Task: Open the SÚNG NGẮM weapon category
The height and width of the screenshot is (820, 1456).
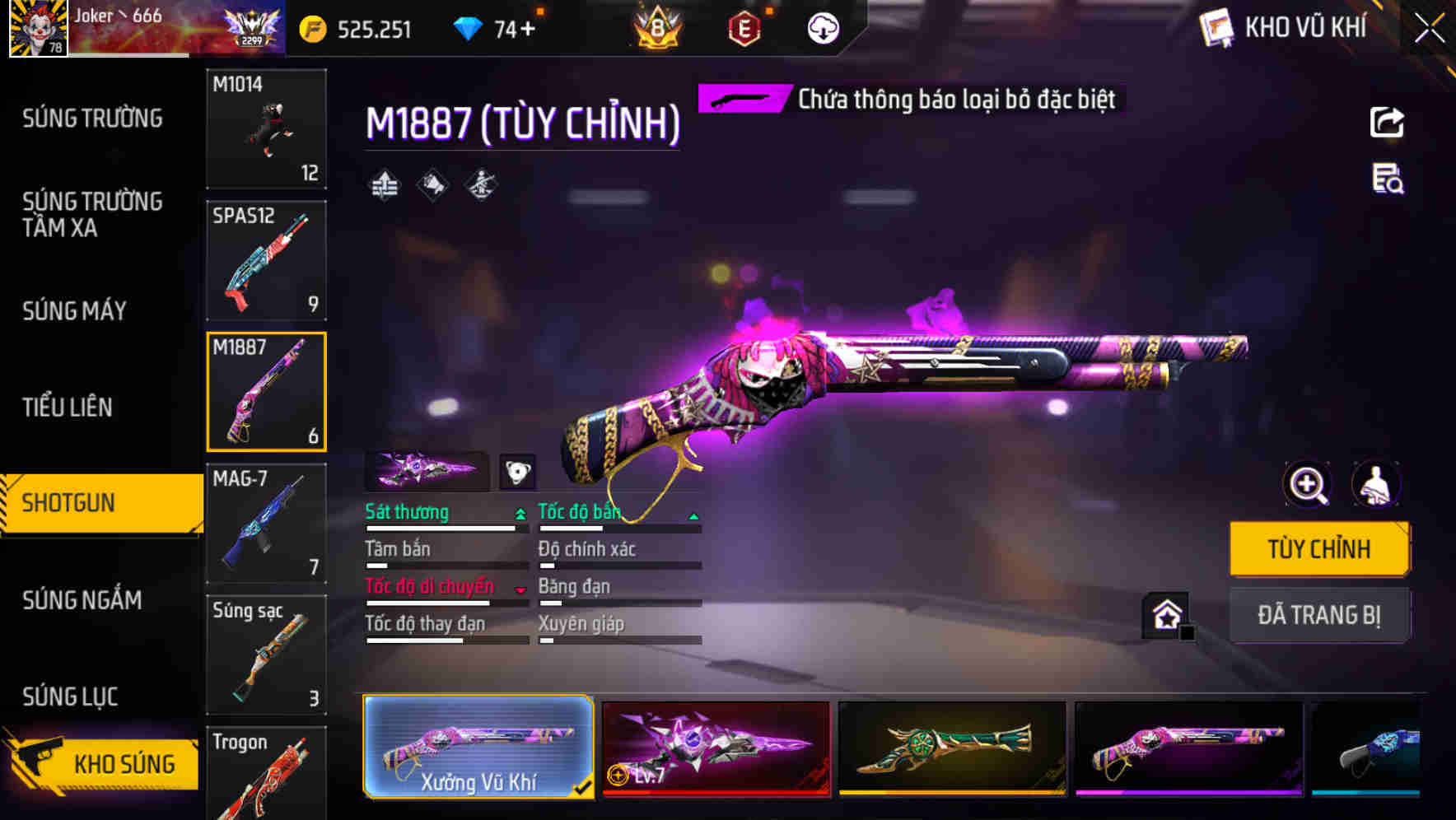Action: (x=82, y=601)
